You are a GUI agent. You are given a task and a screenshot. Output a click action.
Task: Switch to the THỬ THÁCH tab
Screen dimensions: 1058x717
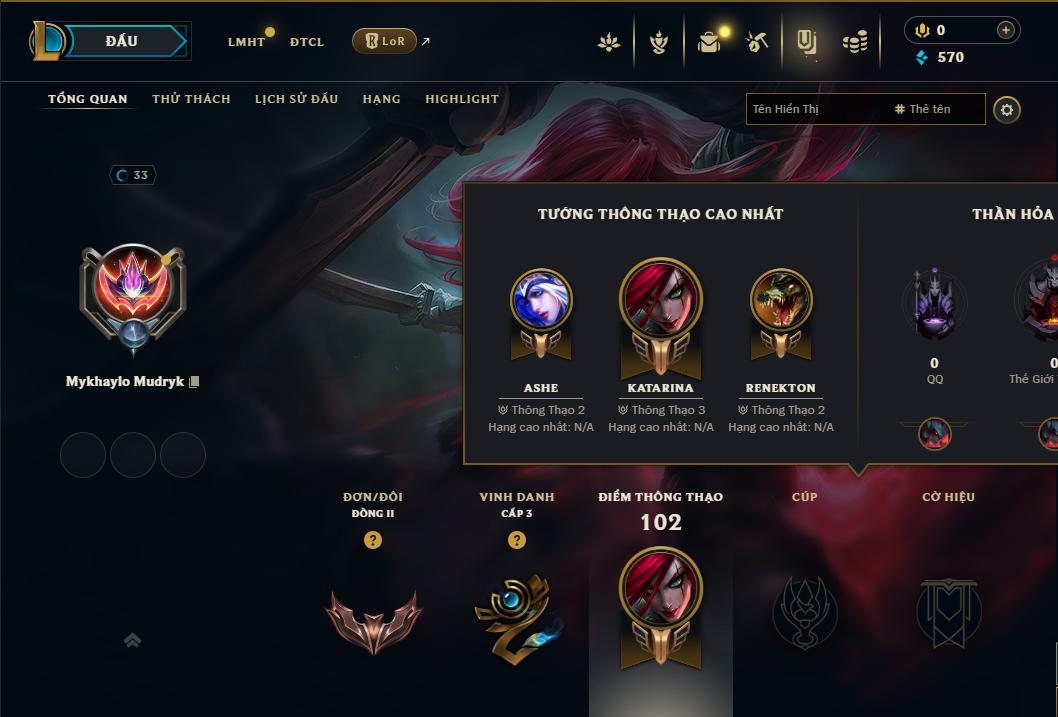191,99
